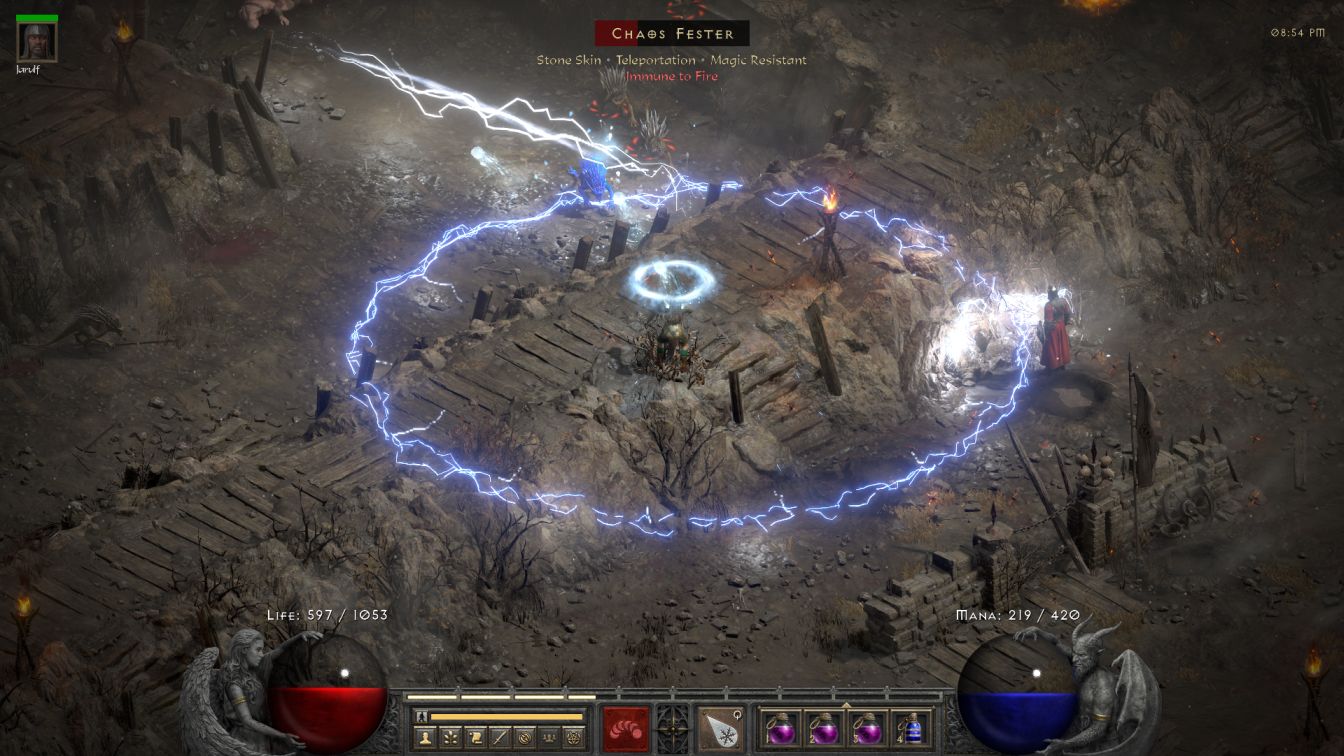Expand the belt with the small arrow above potions
Screen dimensions: 1344x756
click(846, 704)
